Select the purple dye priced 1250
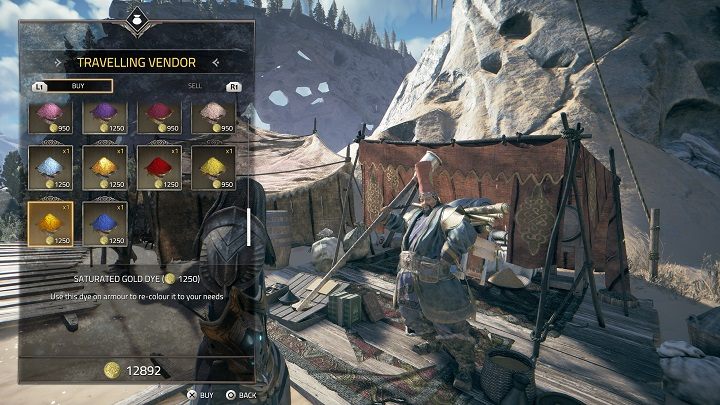Viewport: 720px width, 405px height. point(104,116)
